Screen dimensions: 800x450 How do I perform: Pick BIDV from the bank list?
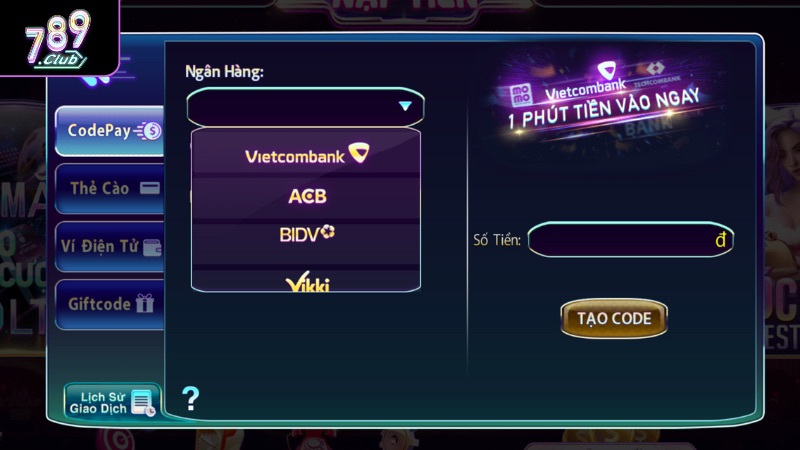(306, 235)
